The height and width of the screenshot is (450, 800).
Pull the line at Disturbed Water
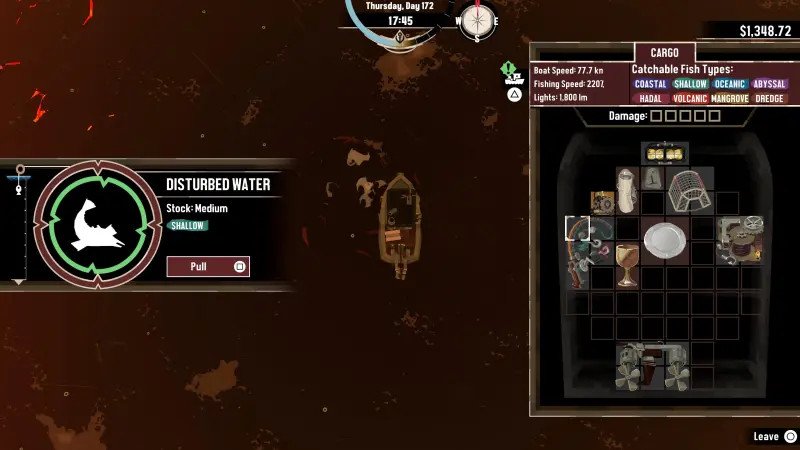pyautogui.click(x=207, y=267)
